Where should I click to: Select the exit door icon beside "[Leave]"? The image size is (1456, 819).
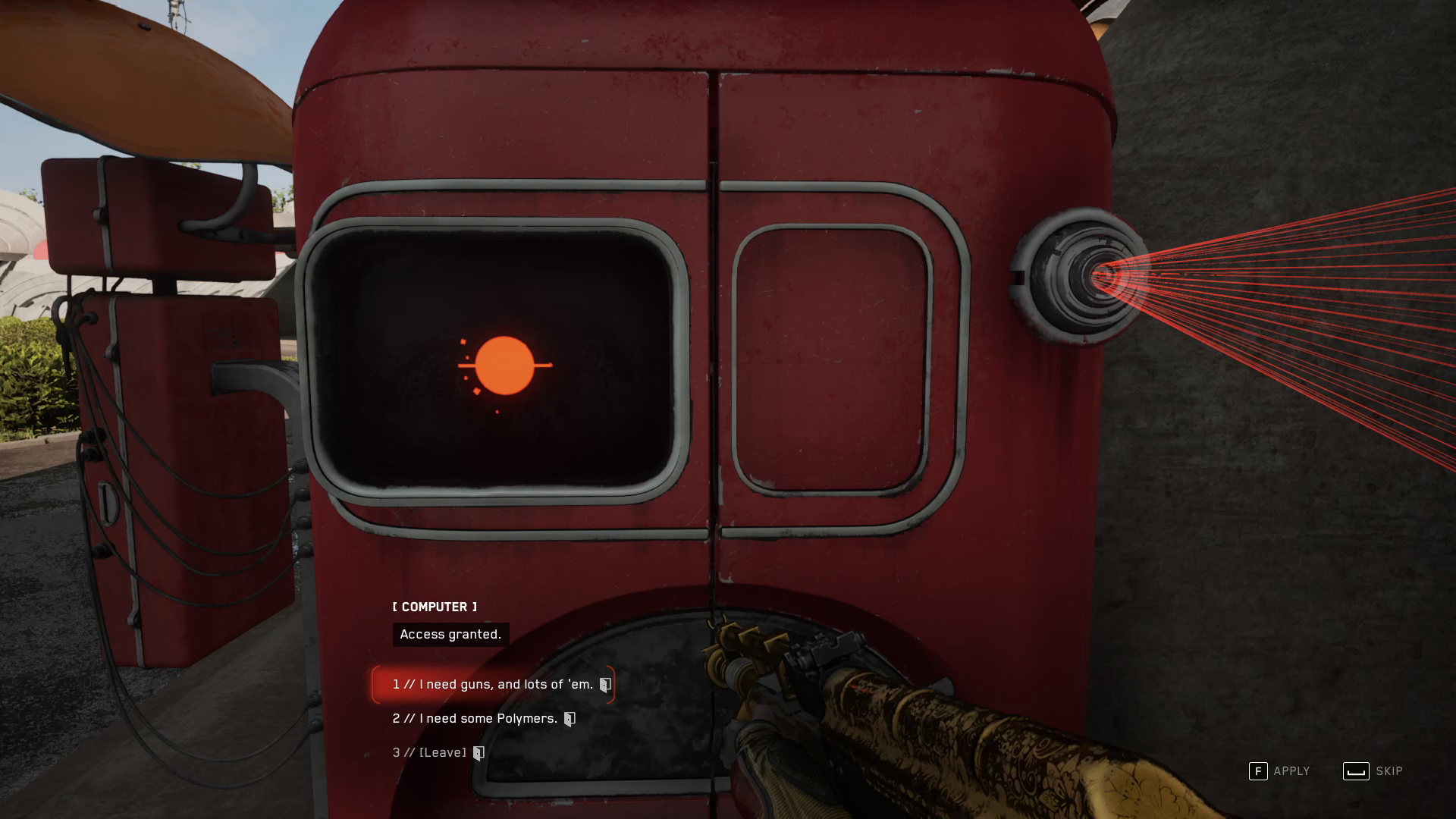(477, 752)
